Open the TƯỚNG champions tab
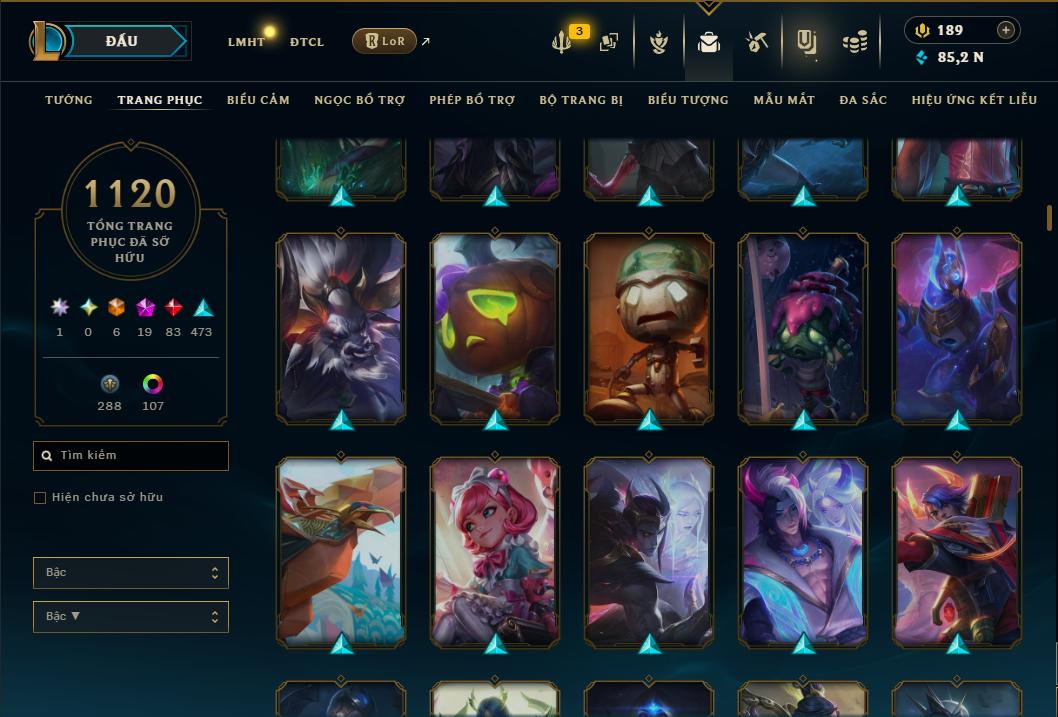1058x717 pixels. pos(69,100)
